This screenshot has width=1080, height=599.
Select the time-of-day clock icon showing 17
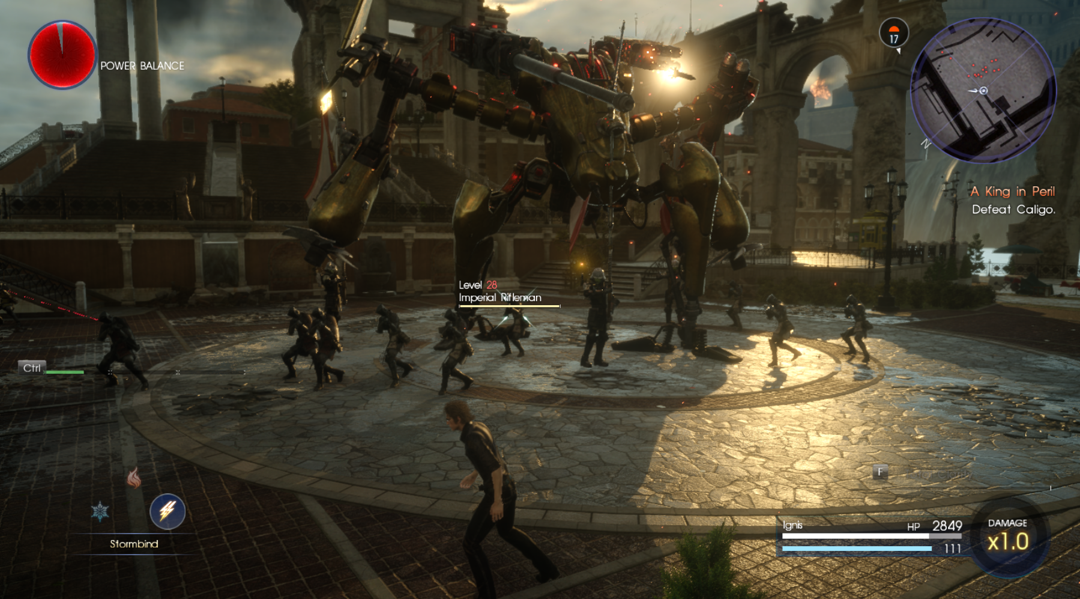(894, 33)
